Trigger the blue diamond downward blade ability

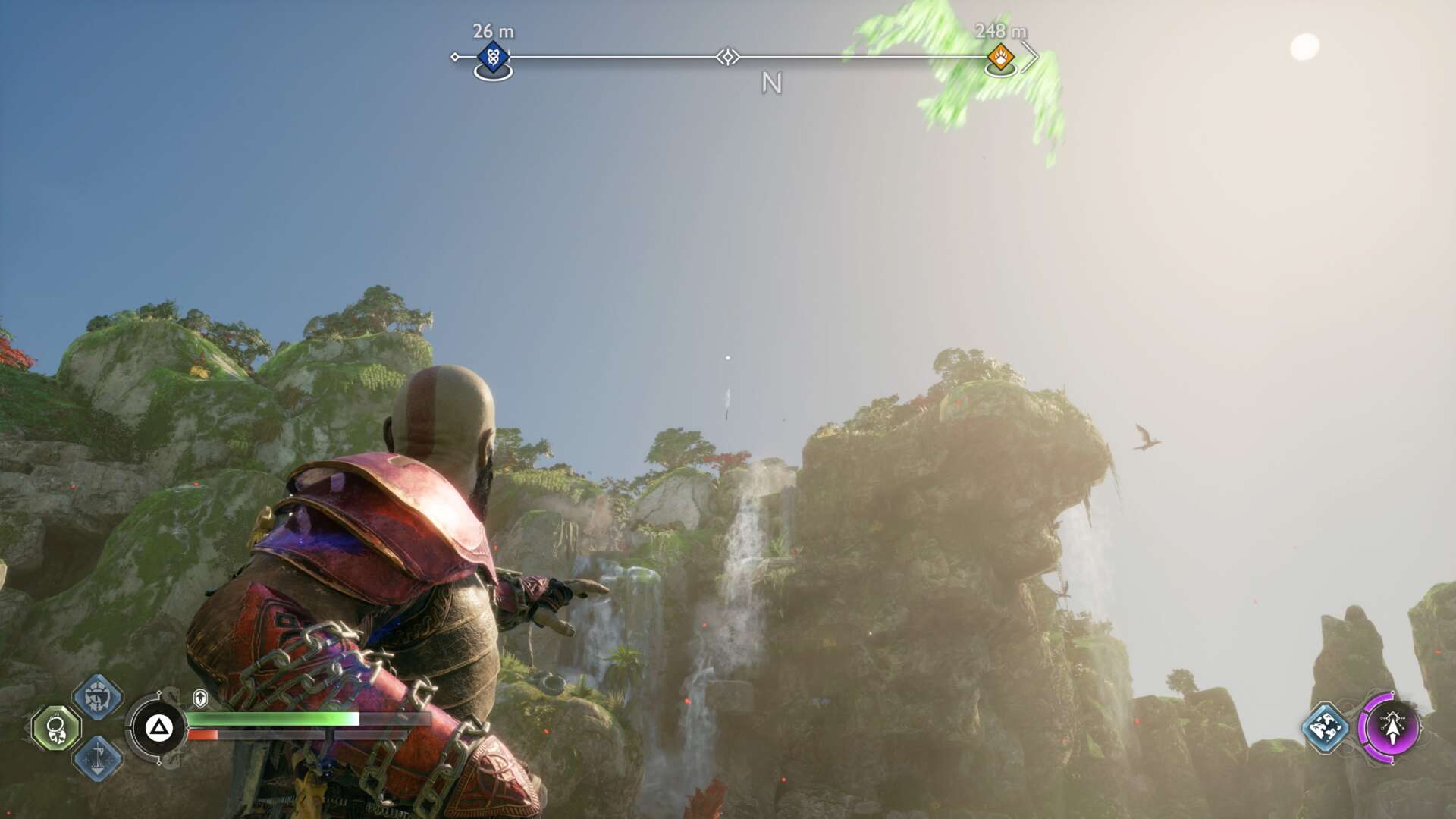click(x=98, y=758)
